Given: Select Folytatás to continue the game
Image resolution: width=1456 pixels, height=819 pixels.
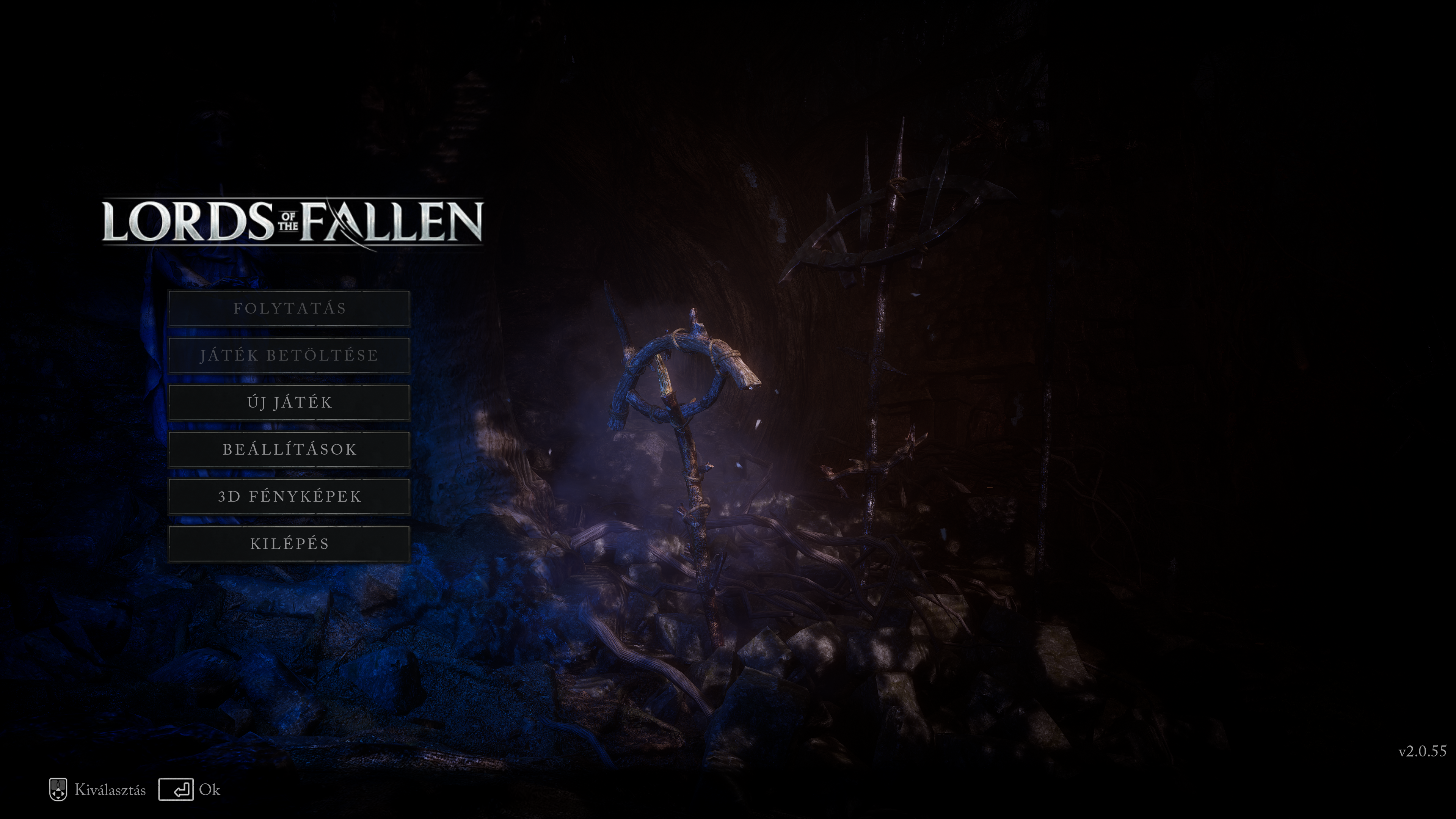Looking at the screenshot, I should pyautogui.click(x=289, y=308).
